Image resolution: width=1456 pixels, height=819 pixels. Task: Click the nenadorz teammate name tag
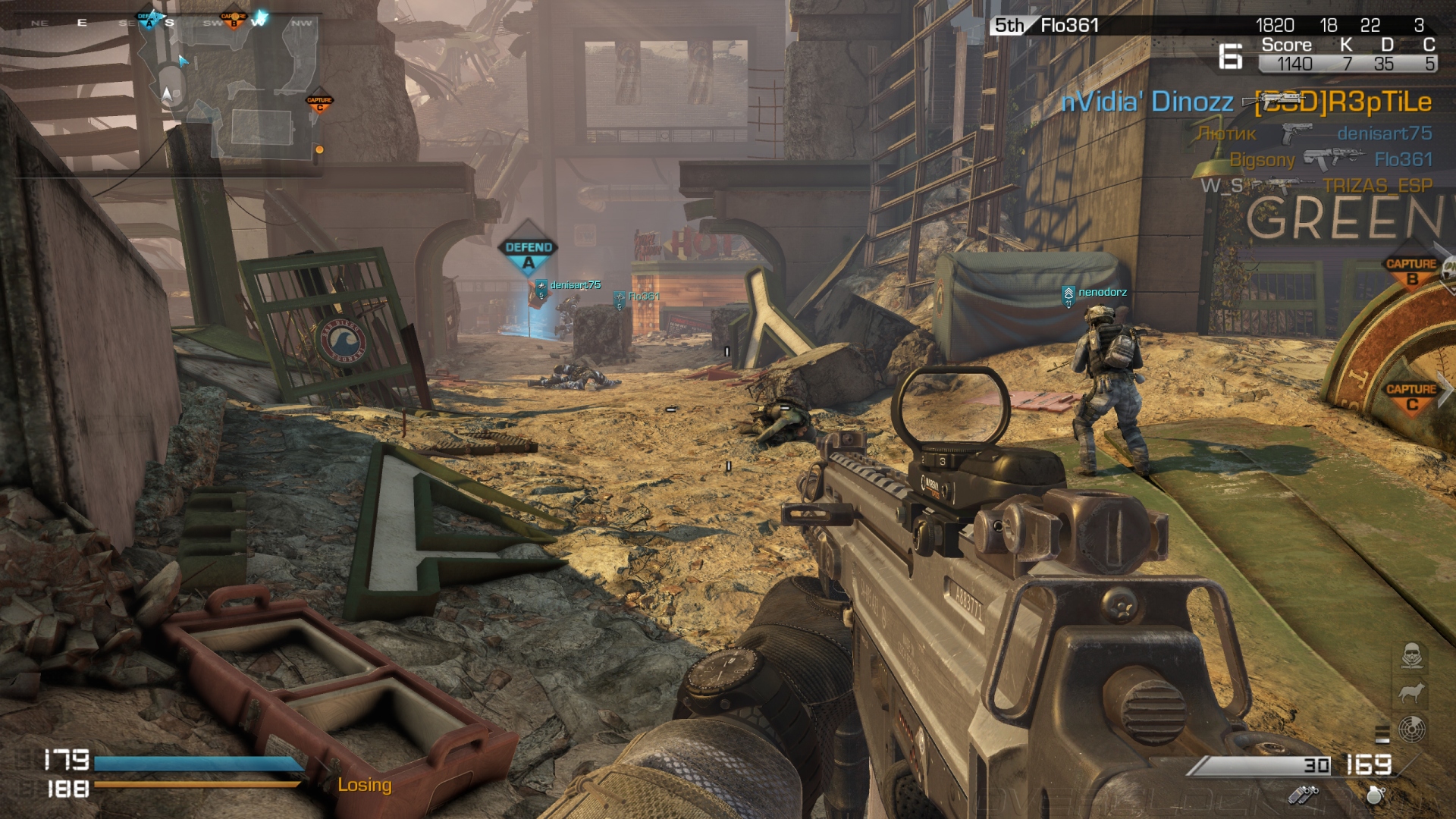1102,292
